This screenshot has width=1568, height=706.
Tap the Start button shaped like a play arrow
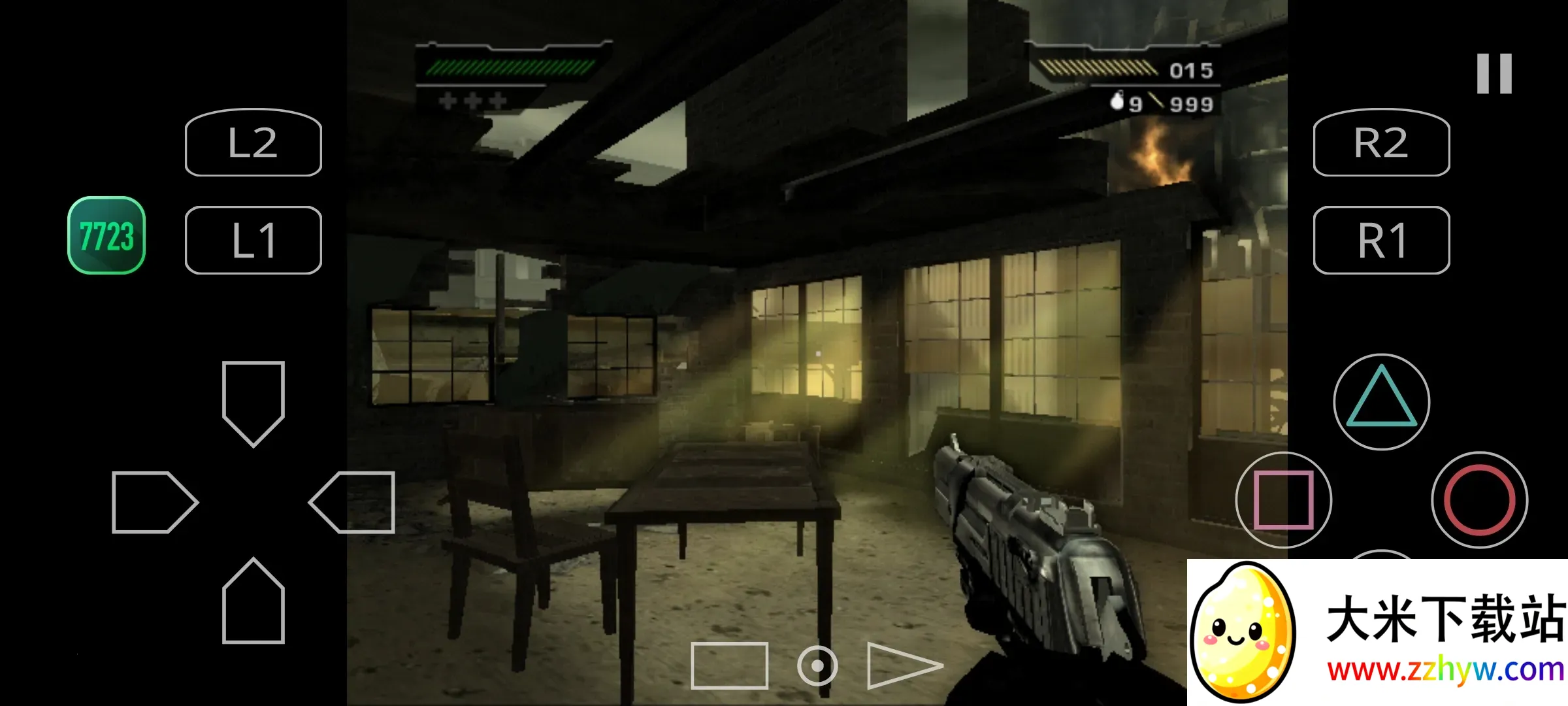(x=902, y=665)
